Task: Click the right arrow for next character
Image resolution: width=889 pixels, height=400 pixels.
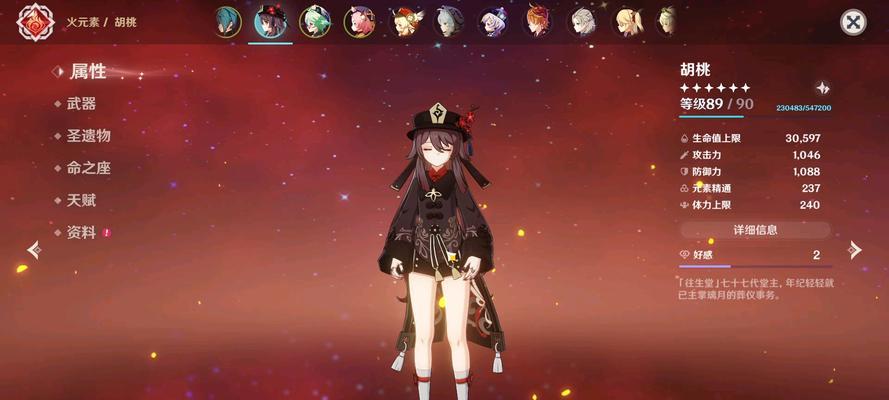Action: click(x=853, y=250)
